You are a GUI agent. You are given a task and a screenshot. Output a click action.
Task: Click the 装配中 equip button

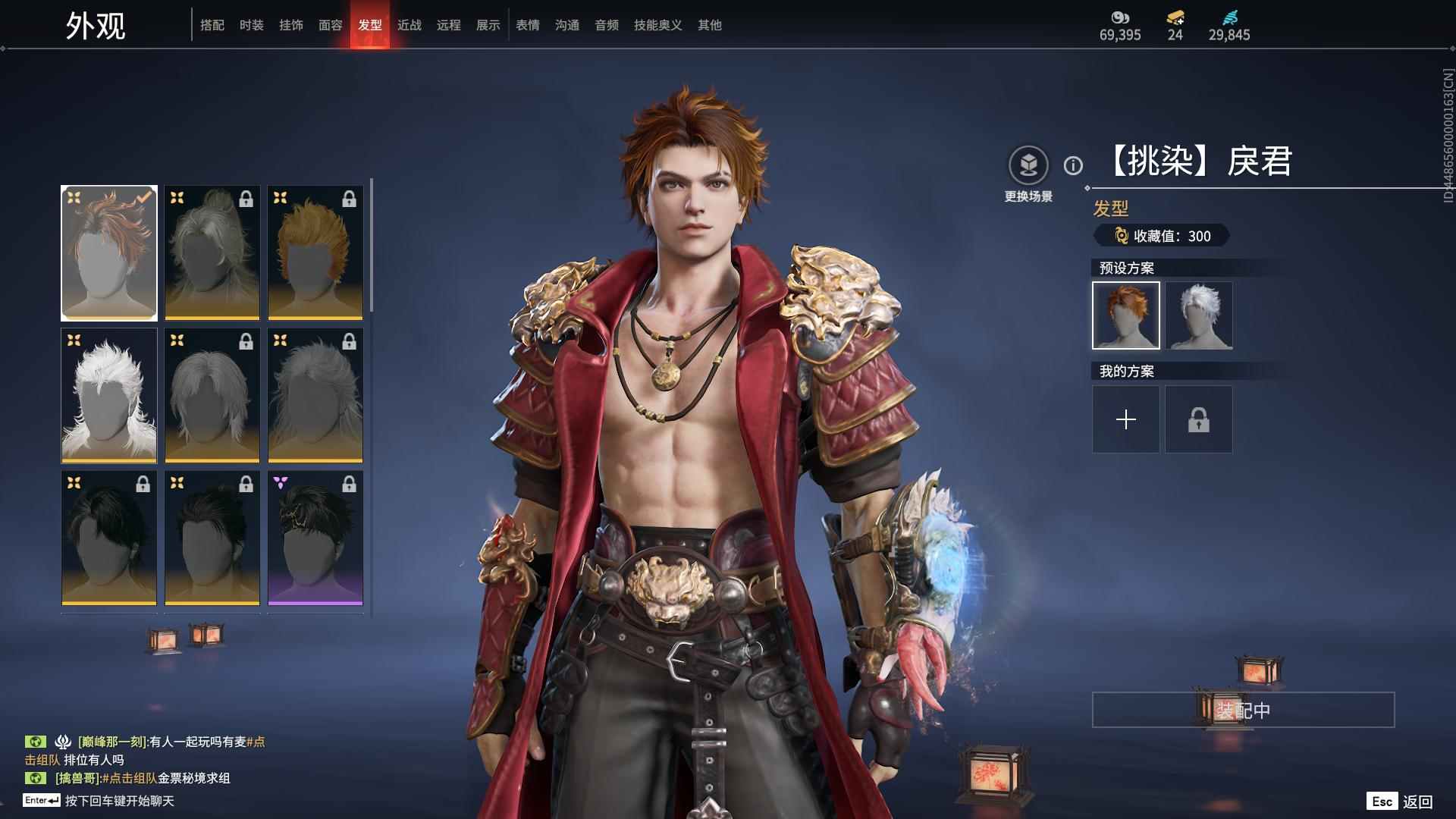tap(1243, 710)
